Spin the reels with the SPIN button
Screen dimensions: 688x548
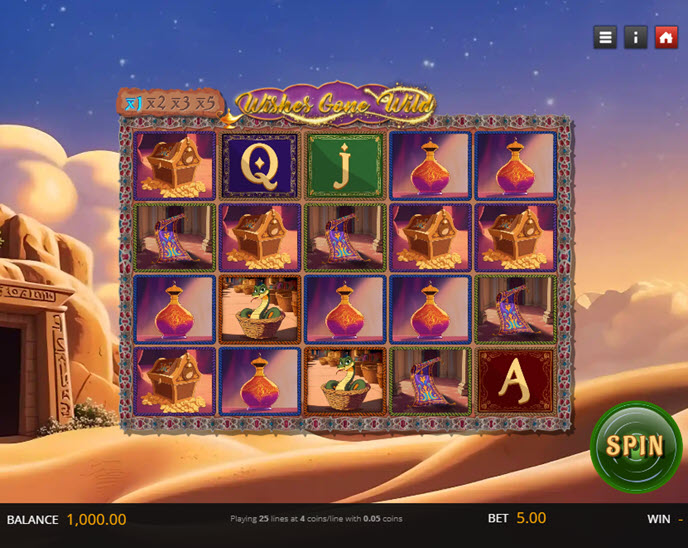(x=636, y=446)
